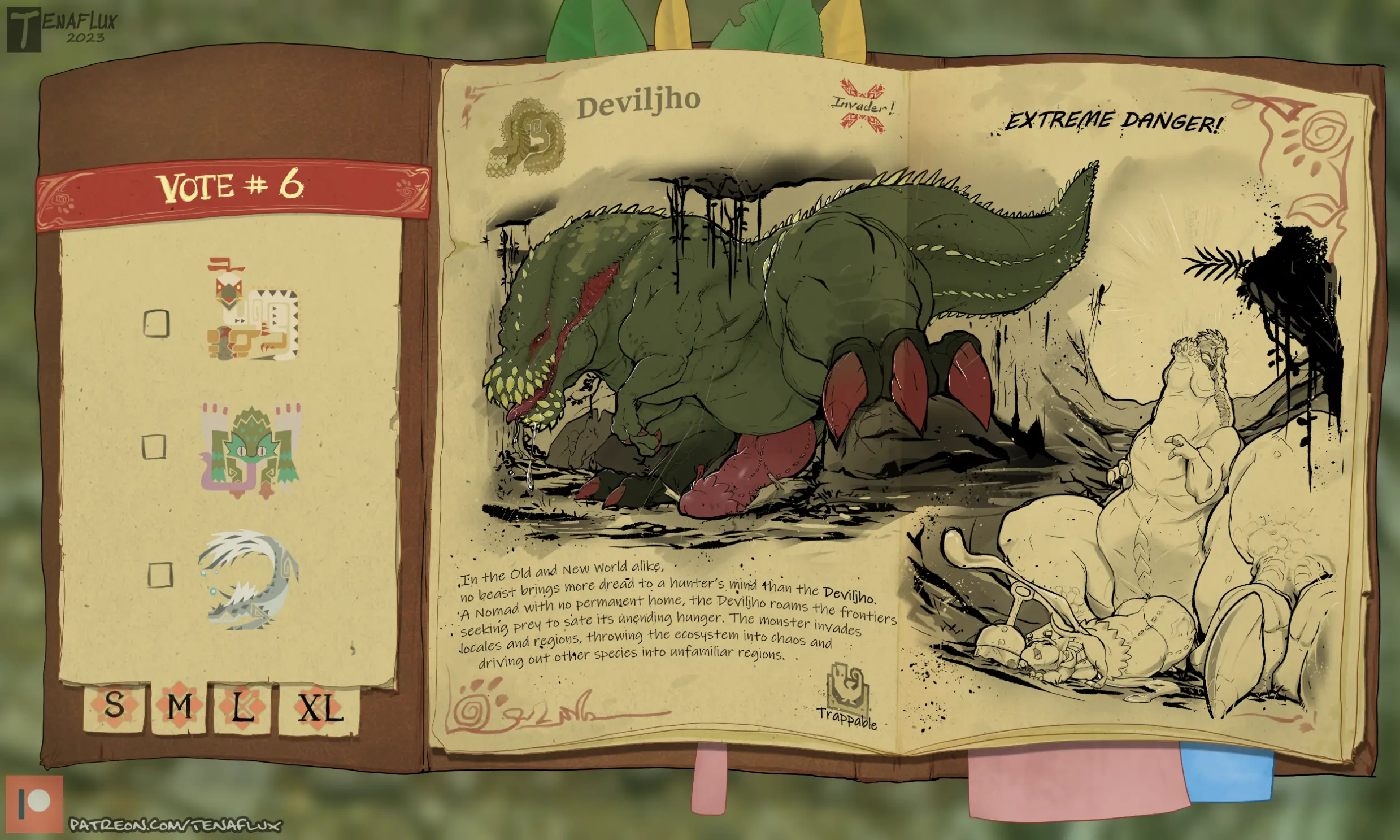
Task: Click the Deviljho monster emblem icon
Action: pos(526,137)
